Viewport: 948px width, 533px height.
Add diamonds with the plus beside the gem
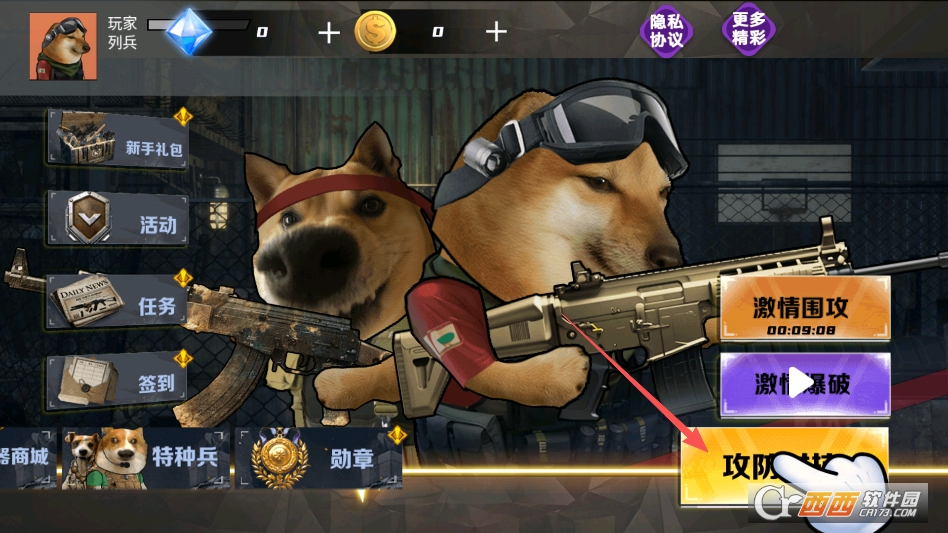pos(329,32)
